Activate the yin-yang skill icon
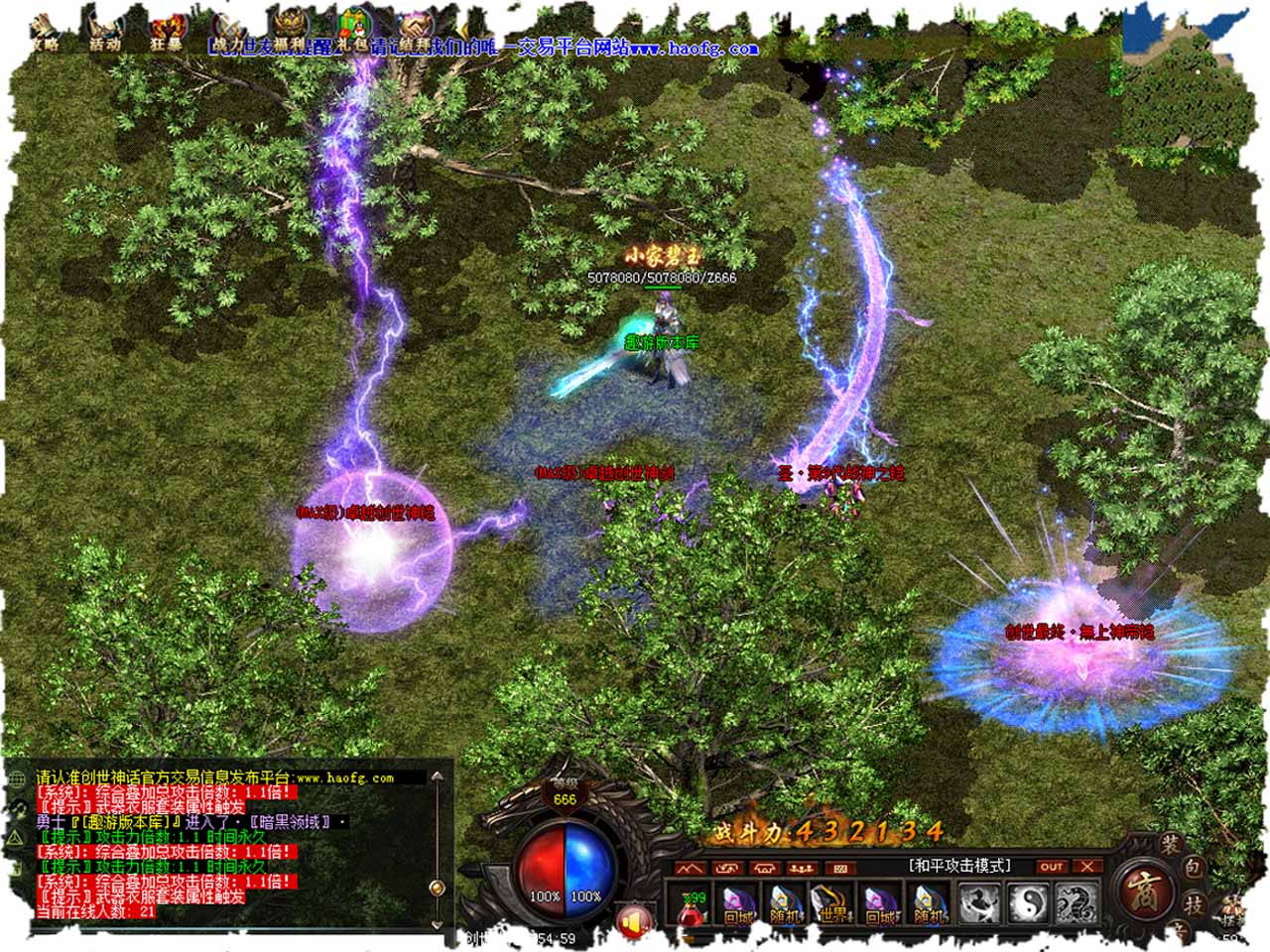Screen dimensions: 1270x952 [1027, 902]
